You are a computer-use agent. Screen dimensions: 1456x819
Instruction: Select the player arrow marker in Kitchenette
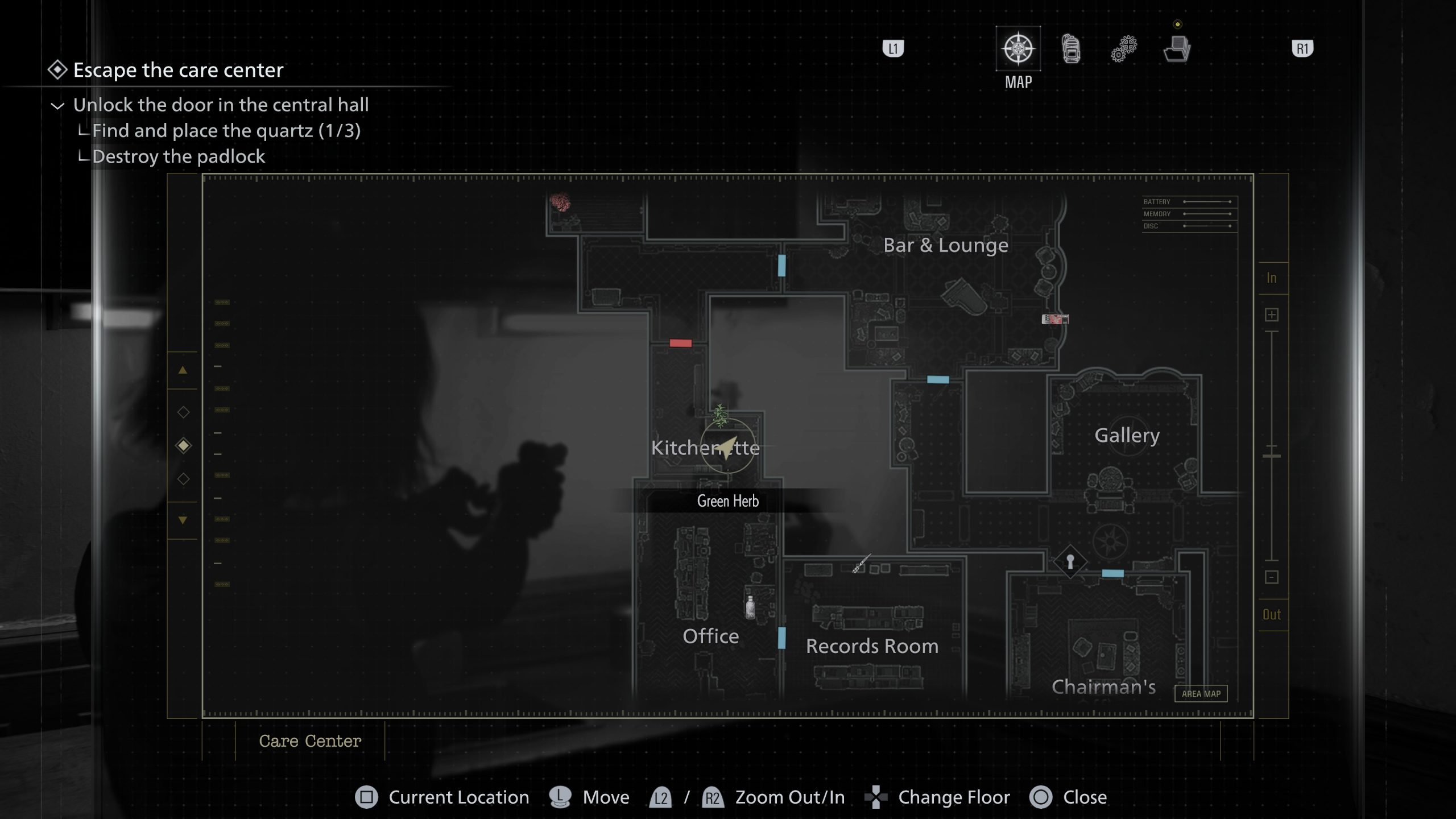(x=727, y=448)
